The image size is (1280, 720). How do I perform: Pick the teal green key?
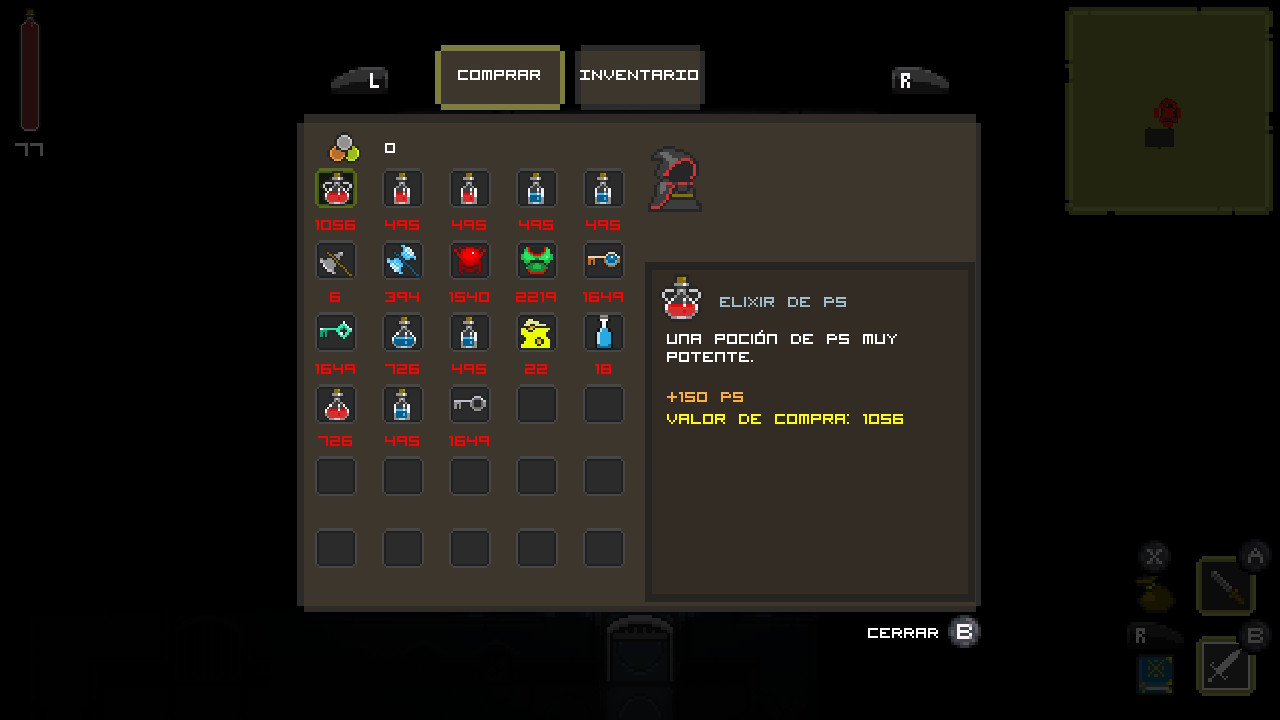[x=336, y=333]
